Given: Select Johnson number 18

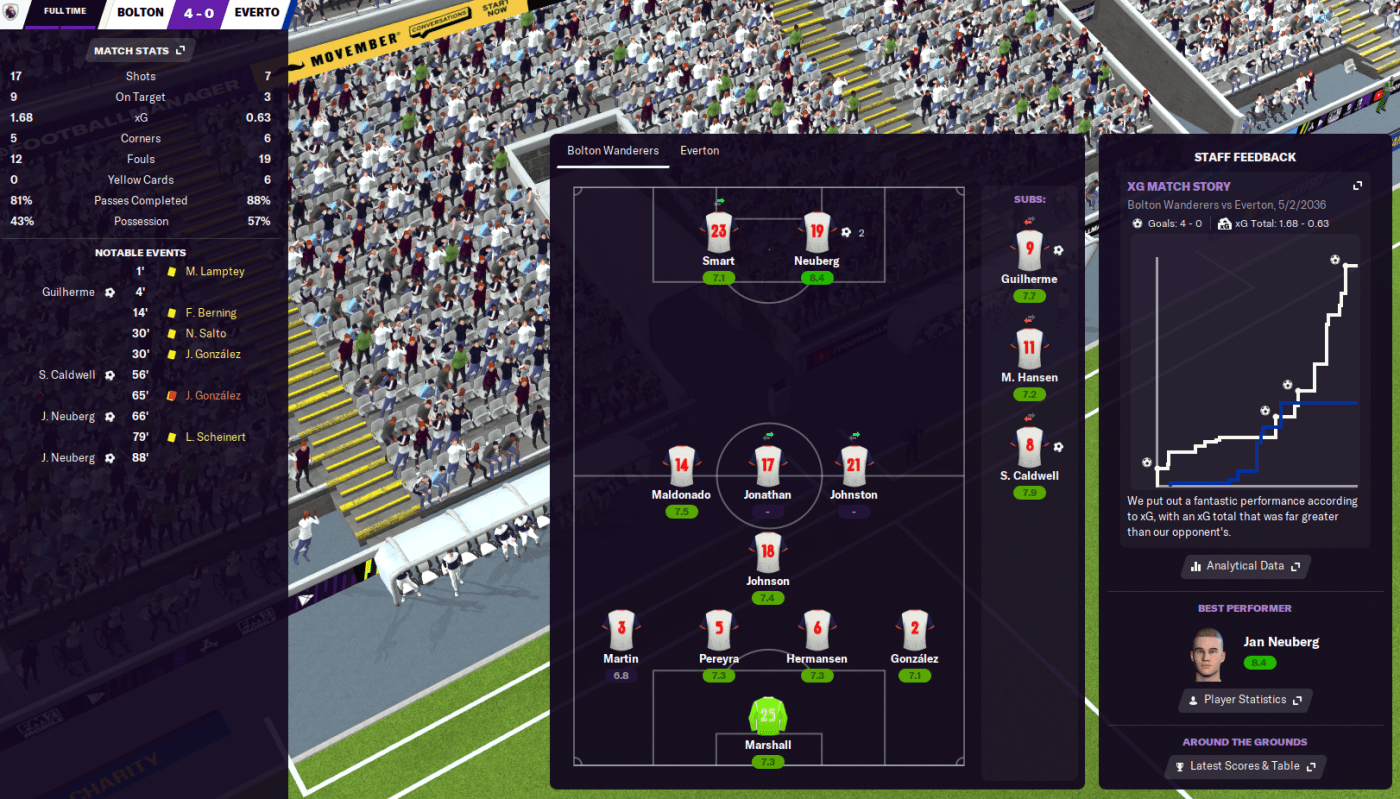Looking at the screenshot, I should tap(767, 552).
